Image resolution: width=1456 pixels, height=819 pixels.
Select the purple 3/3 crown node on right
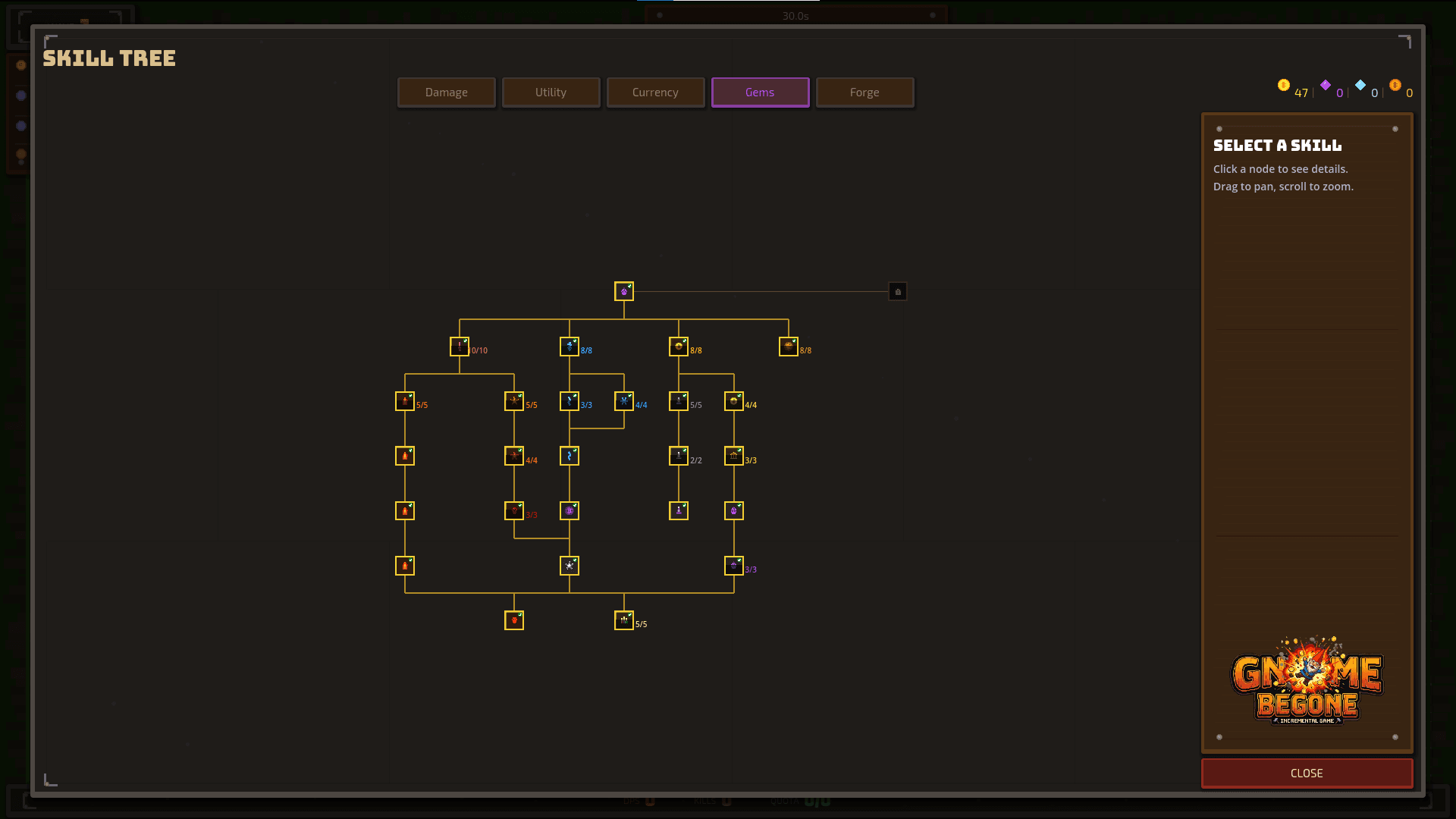[733, 566]
